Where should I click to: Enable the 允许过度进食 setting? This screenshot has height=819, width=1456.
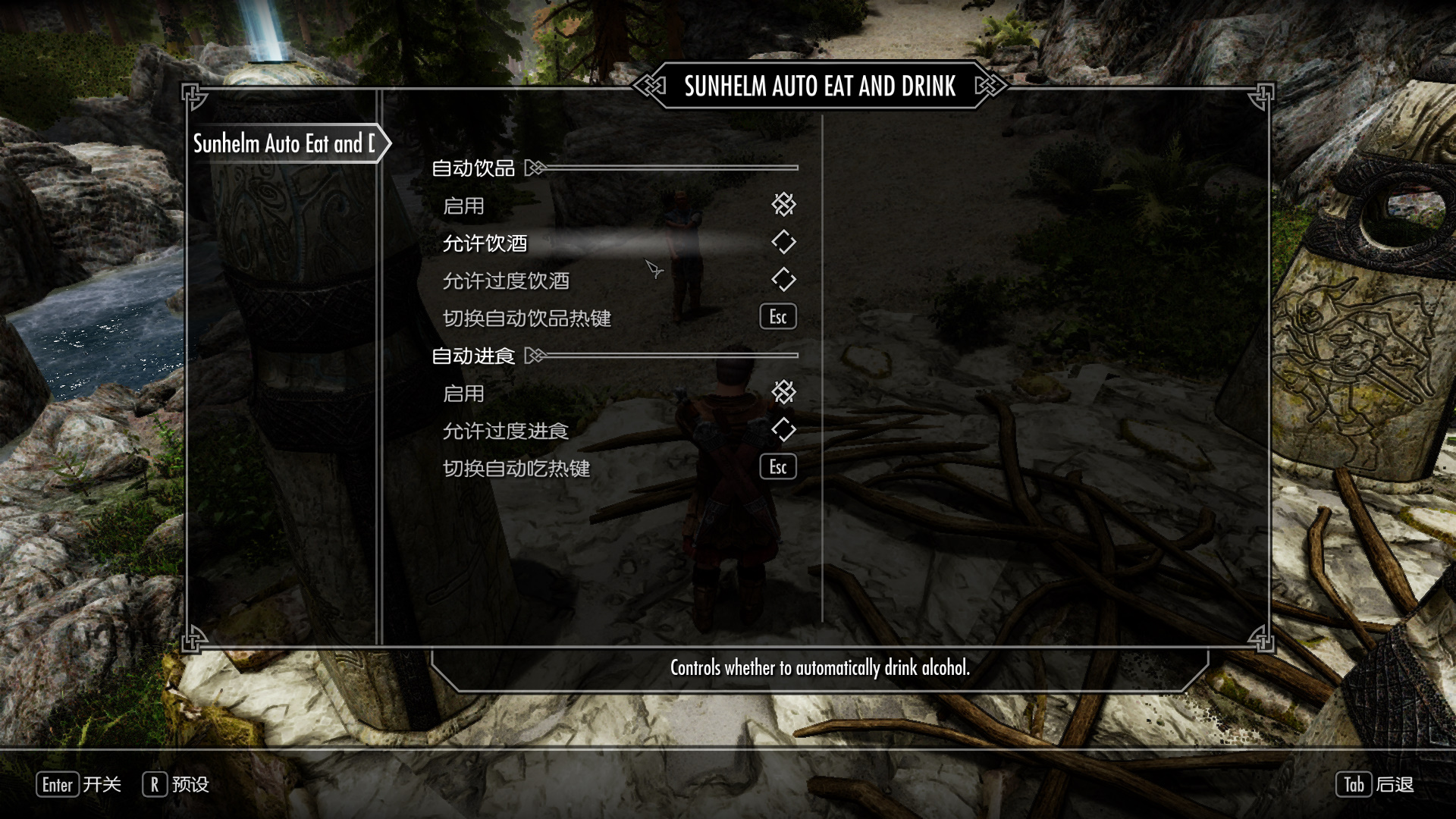pyautogui.click(x=783, y=430)
